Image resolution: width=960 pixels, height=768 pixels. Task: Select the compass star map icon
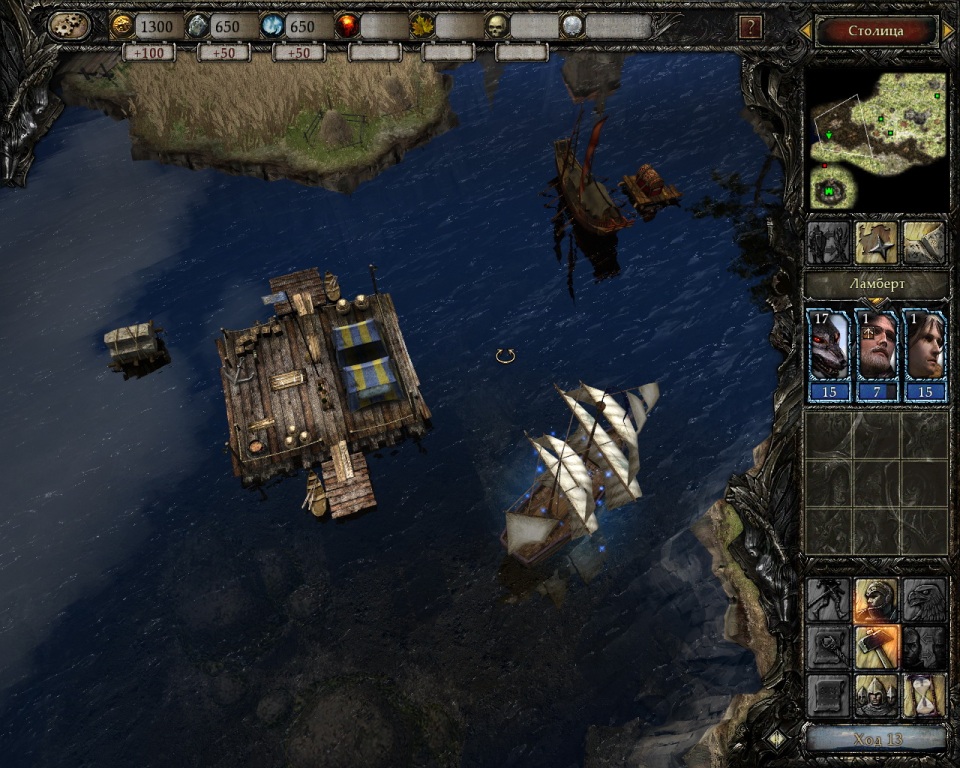click(x=876, y=243)
